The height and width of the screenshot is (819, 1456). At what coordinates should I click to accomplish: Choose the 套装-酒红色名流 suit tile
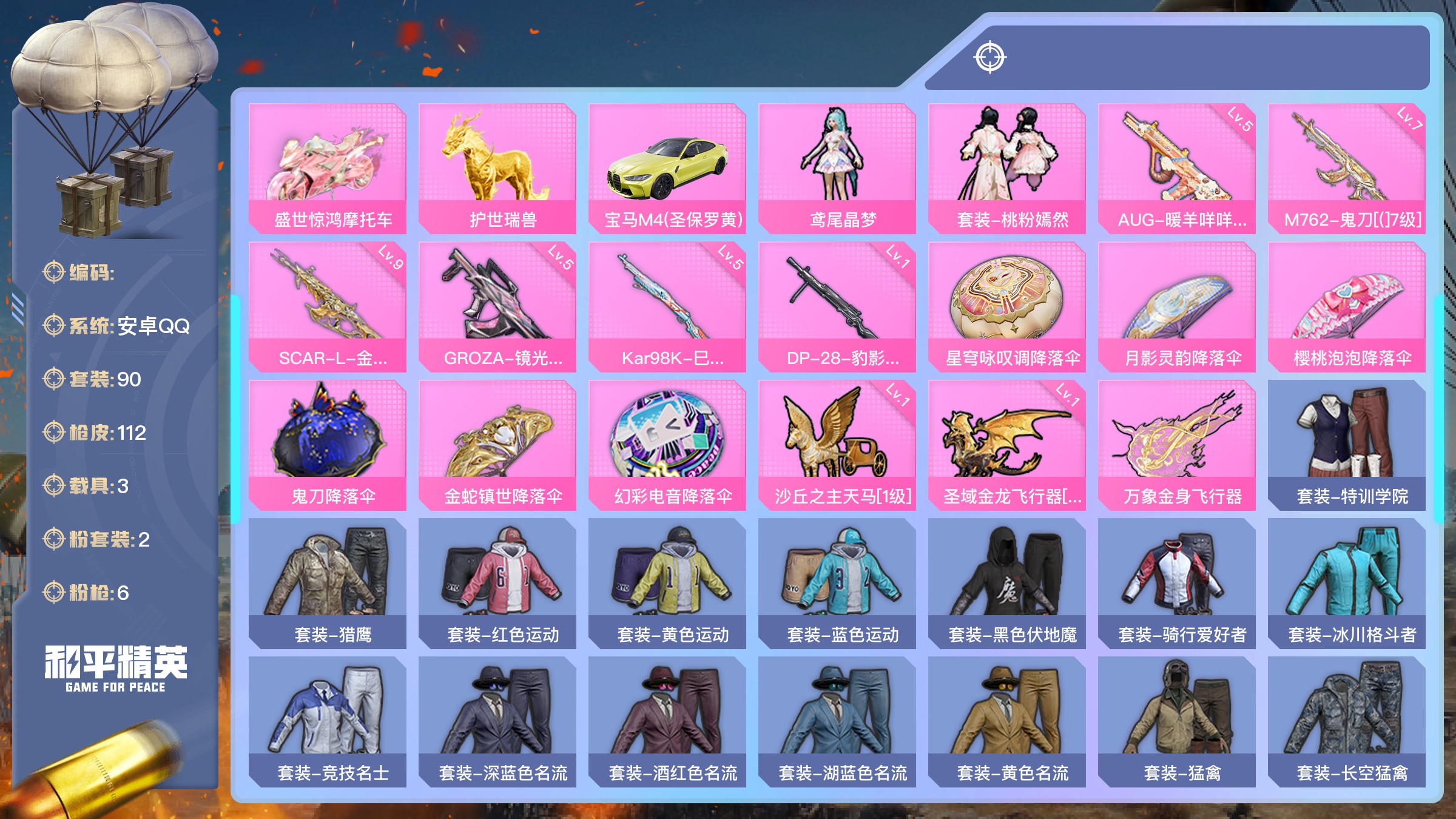point(667,721)
